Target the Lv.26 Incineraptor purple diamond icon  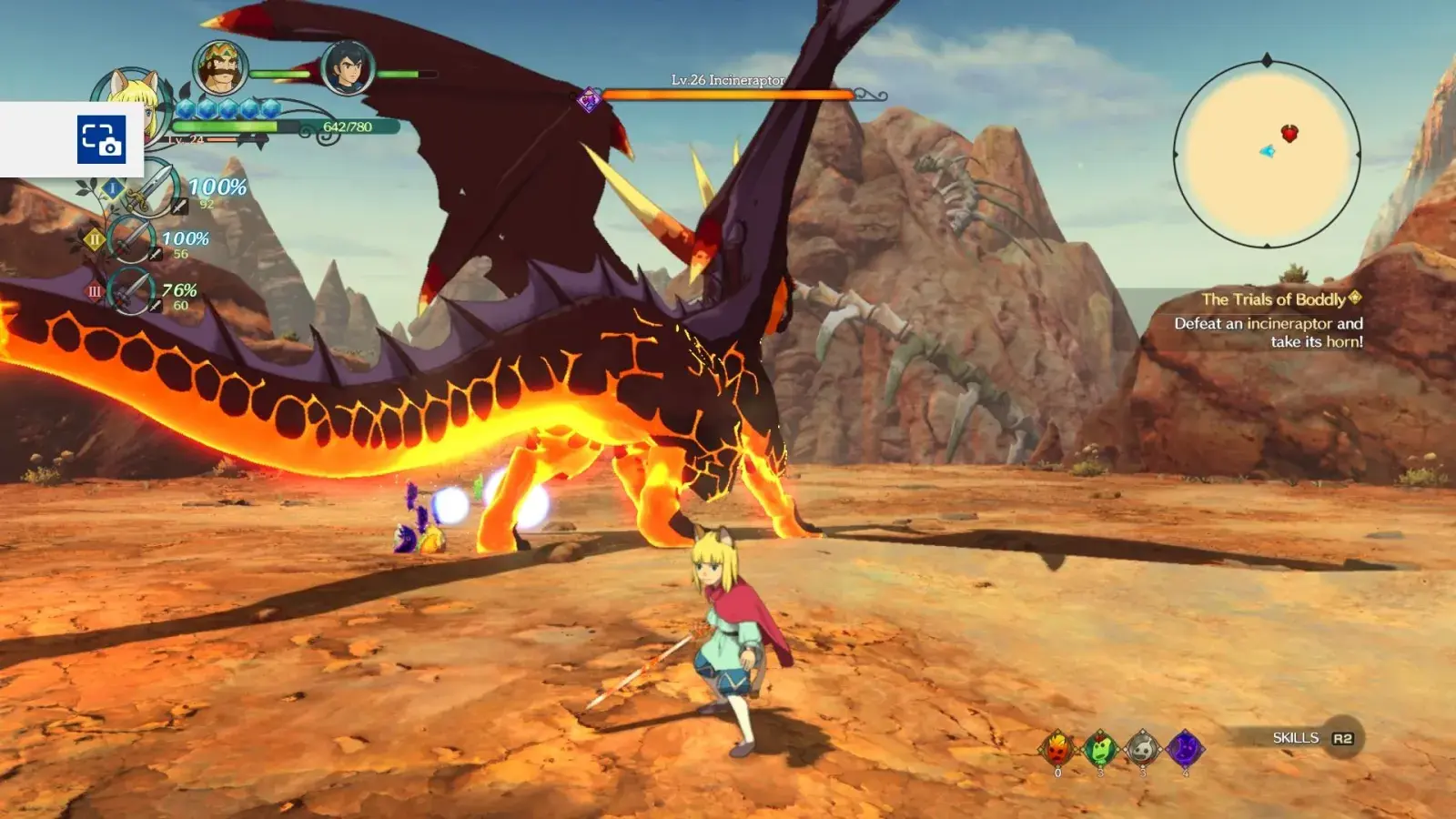click(x=590, y=99)
